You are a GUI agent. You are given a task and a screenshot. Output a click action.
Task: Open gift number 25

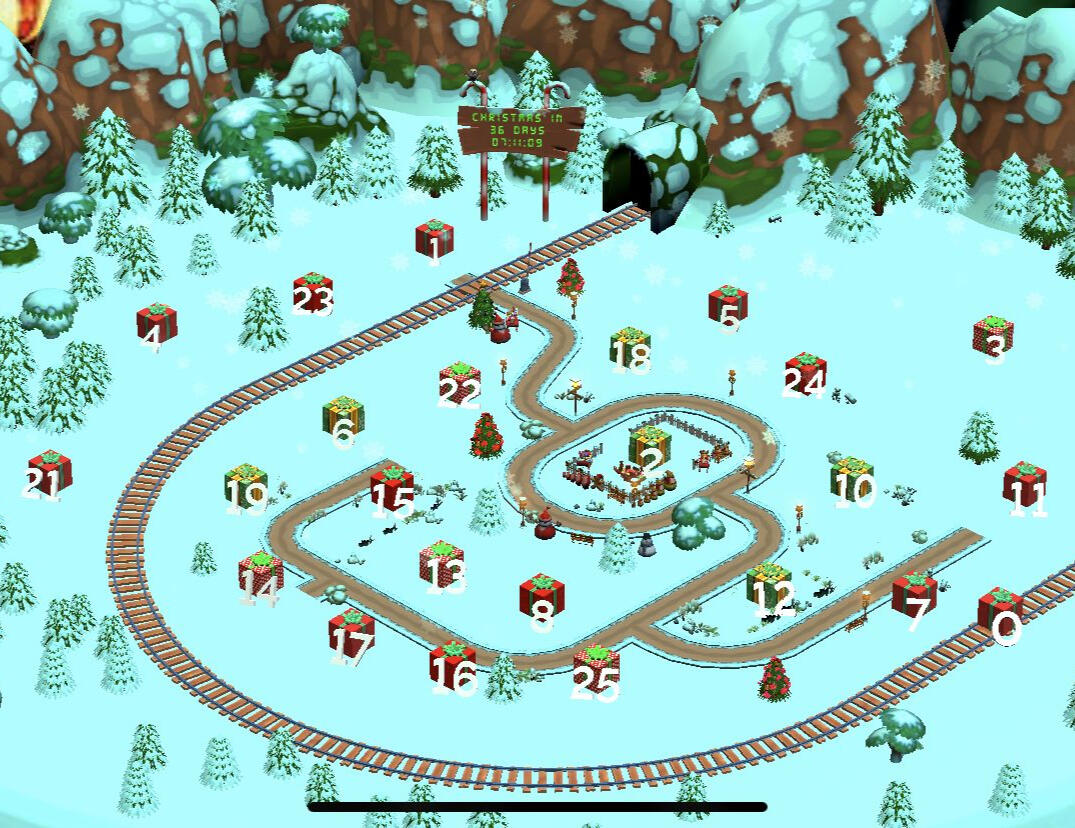pos(596,668)
